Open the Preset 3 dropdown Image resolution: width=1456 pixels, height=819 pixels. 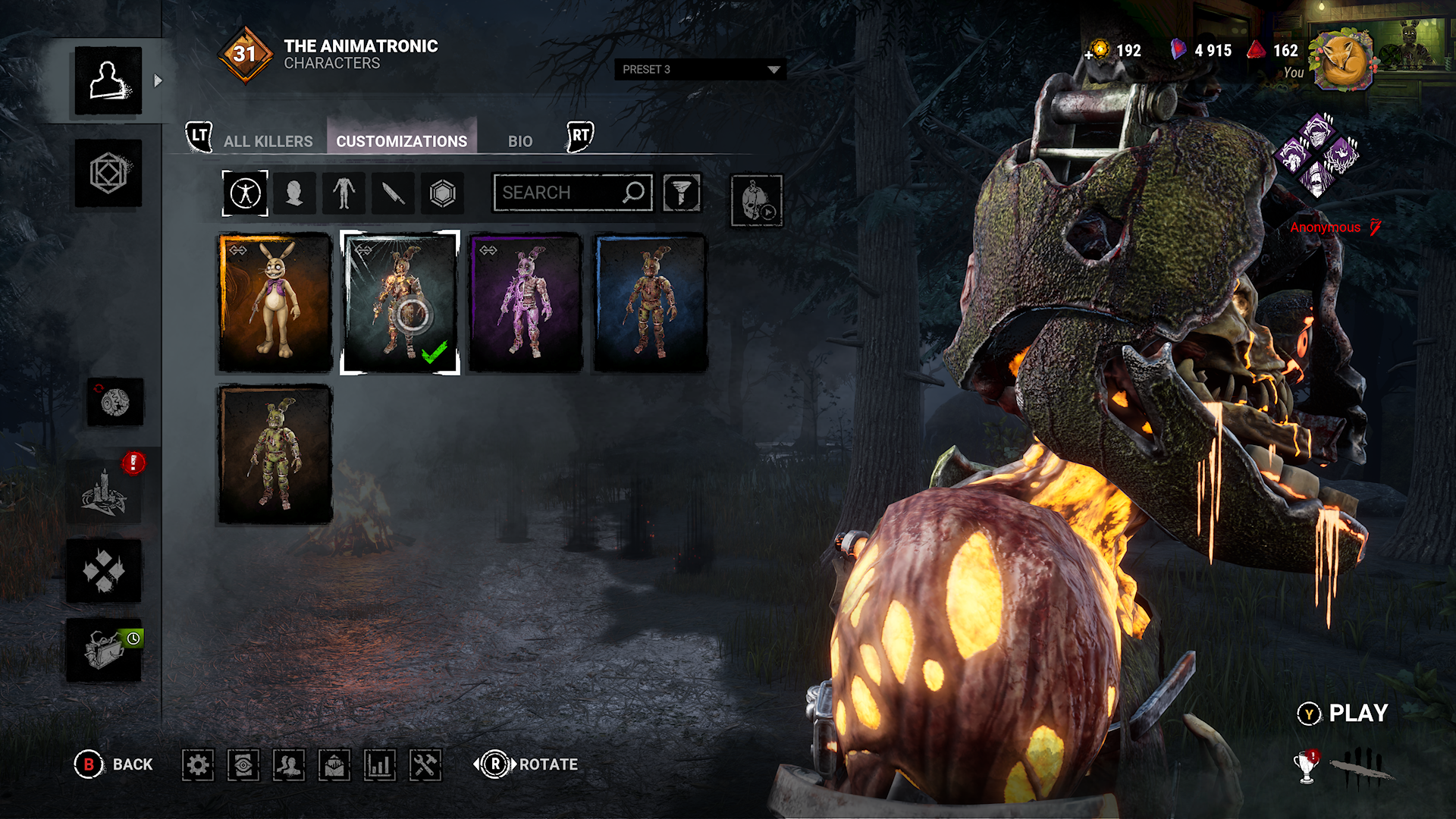point(700,69)
